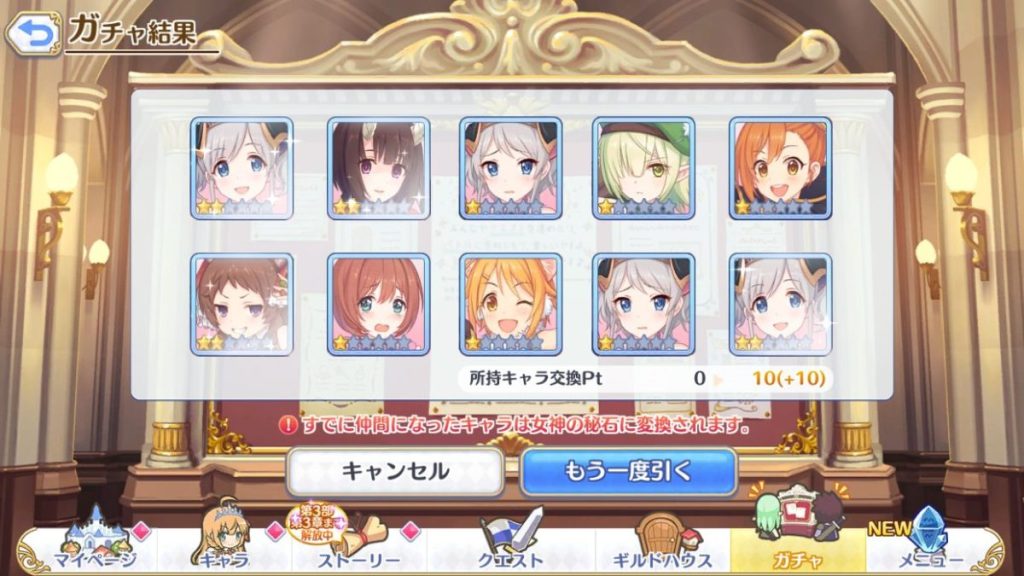
Task: Select the green-hat elf character portrait
Action: pos(643,168)
